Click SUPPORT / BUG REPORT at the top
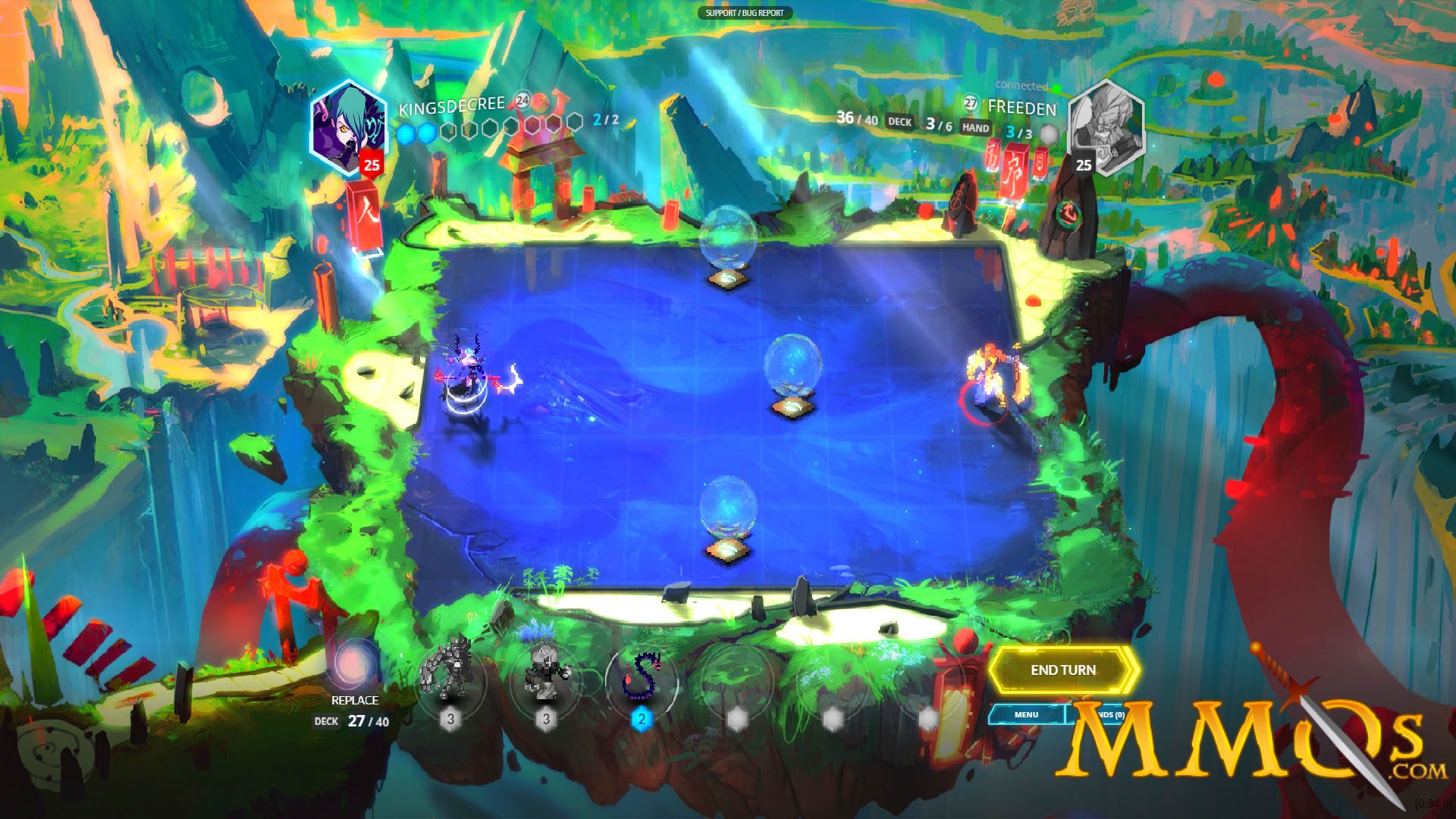 745,13
